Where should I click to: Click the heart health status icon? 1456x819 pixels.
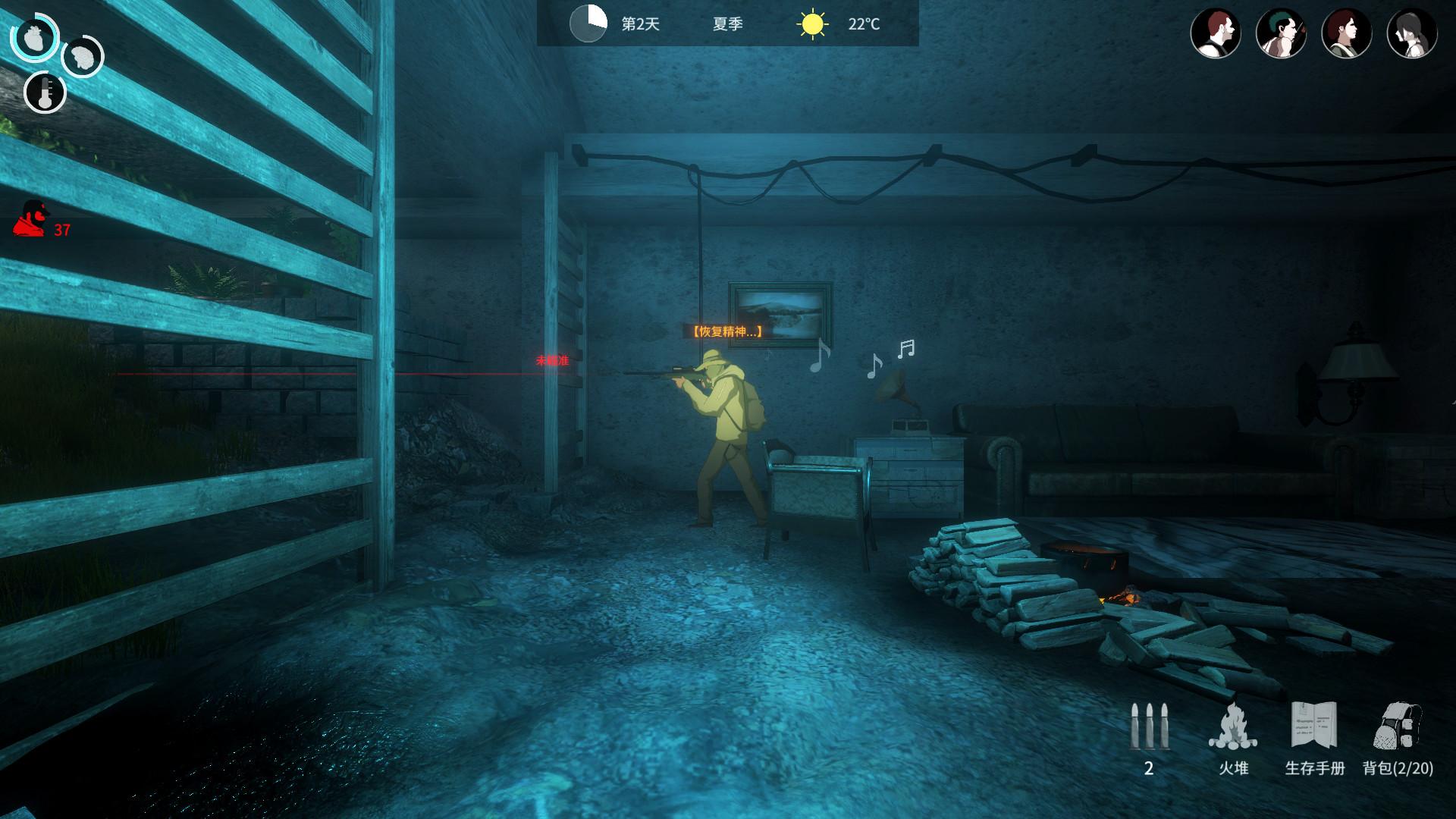(34, 38)
